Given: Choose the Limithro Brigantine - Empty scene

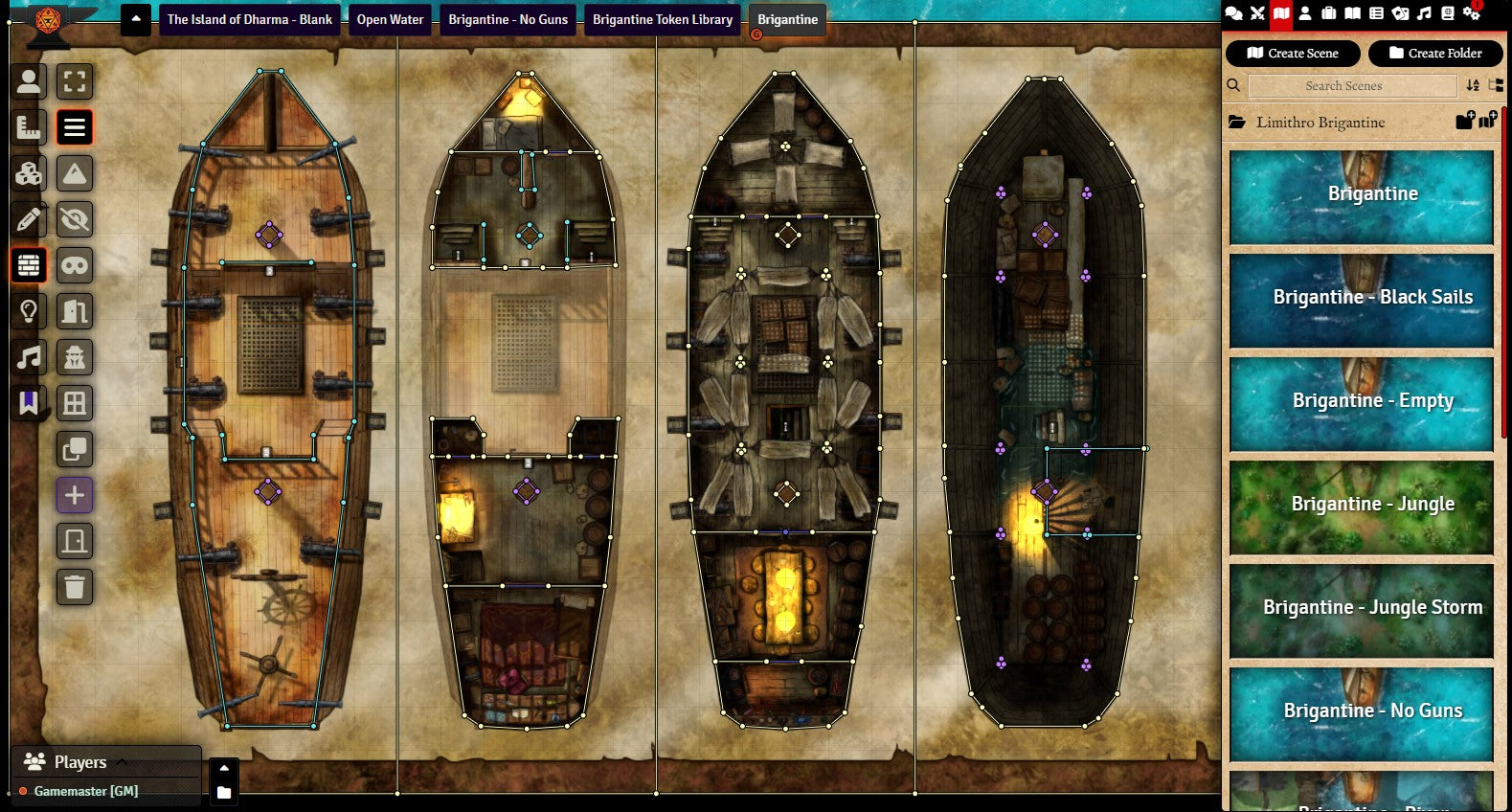Looking at the screenshot, I should tap(1361, 401).
